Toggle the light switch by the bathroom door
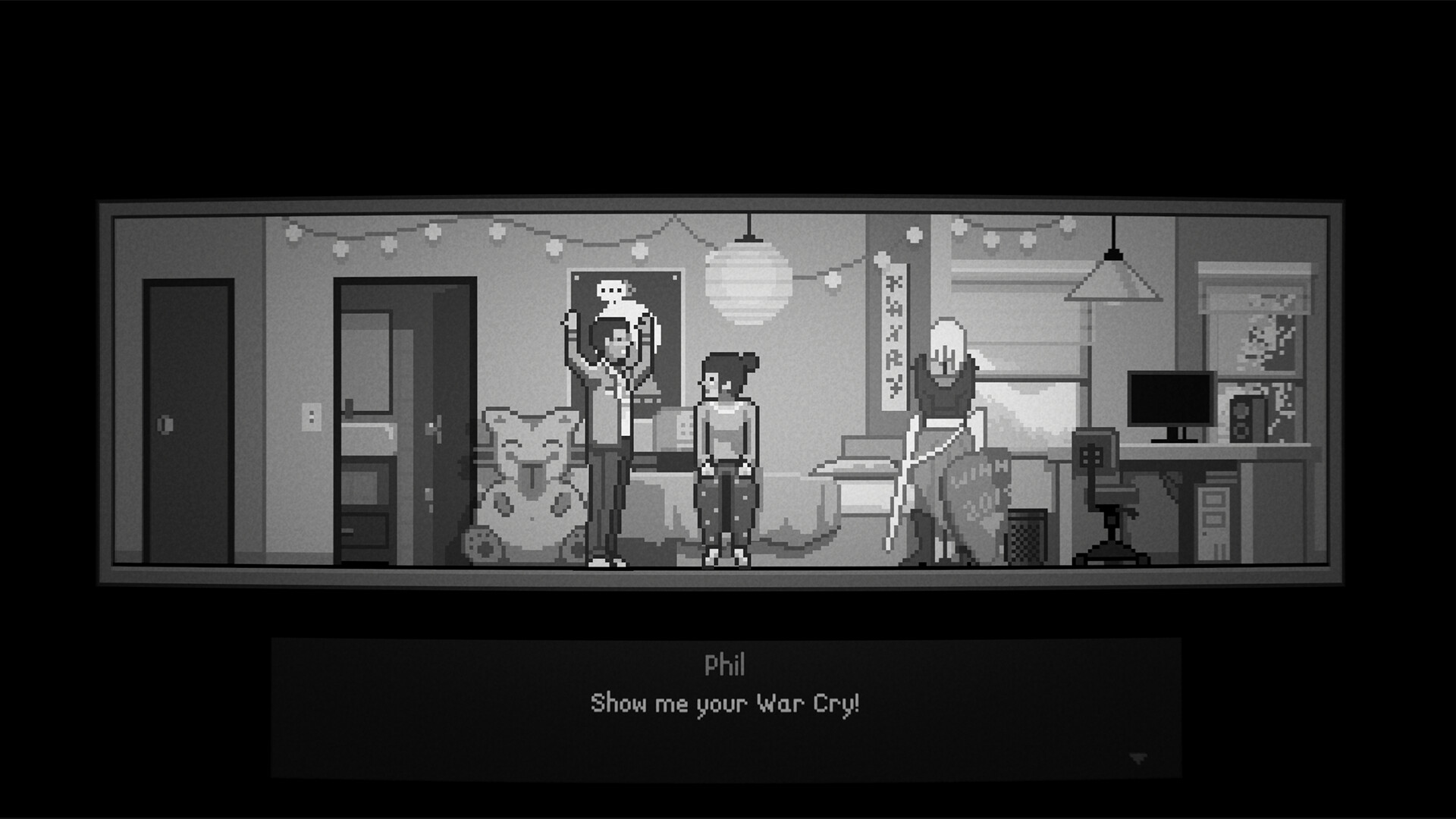Screen dimensions: 1456x819 (x=310, y=416)
